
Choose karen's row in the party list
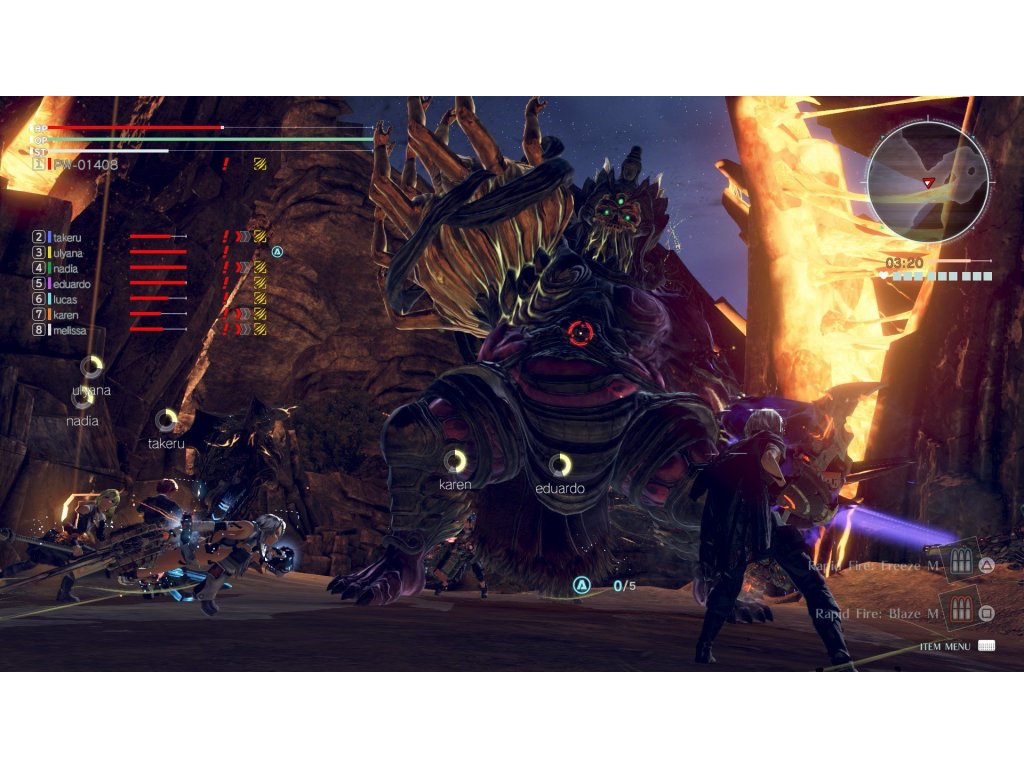pos(66,315)
